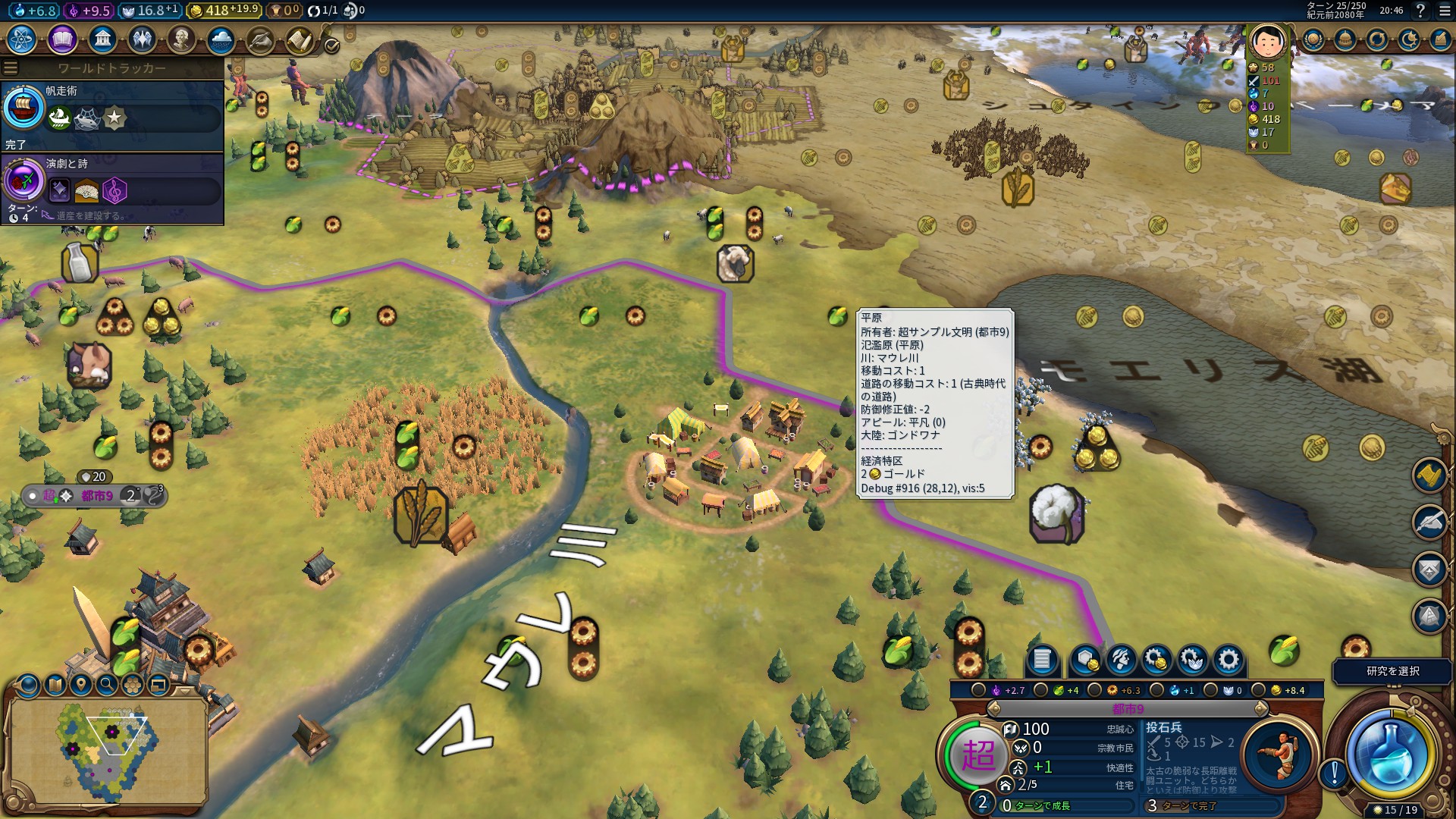Open the government building icon
Image resolution: width=1456 pixels, height=819 pixels.
pyautogui.click(x=102, y=39)
